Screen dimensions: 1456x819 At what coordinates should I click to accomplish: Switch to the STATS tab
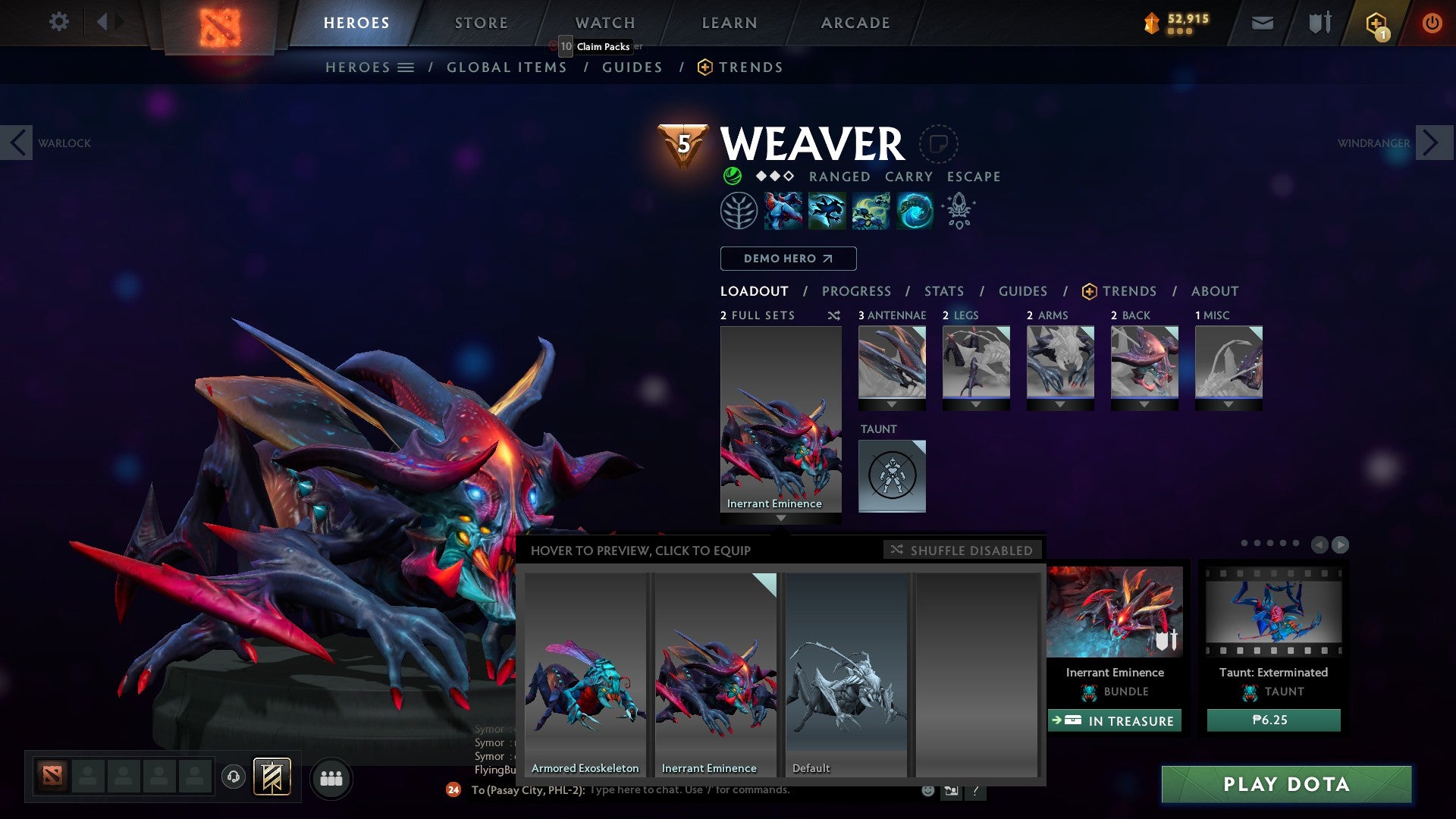(943, 290)
